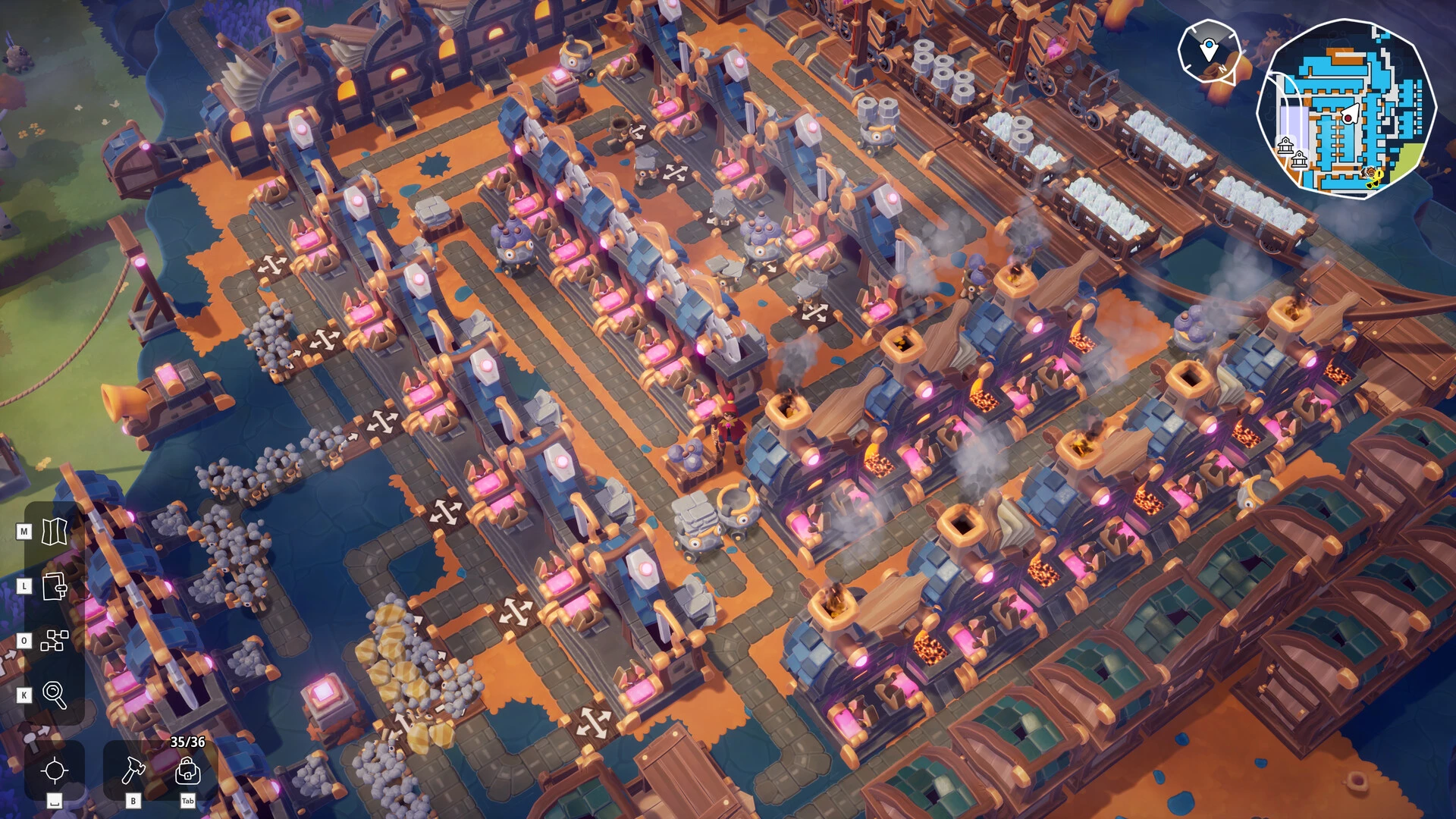Viewport: 1456px width, 819px height.
Task: Show the flowchart network diagram panel
Action: (55, 641)
